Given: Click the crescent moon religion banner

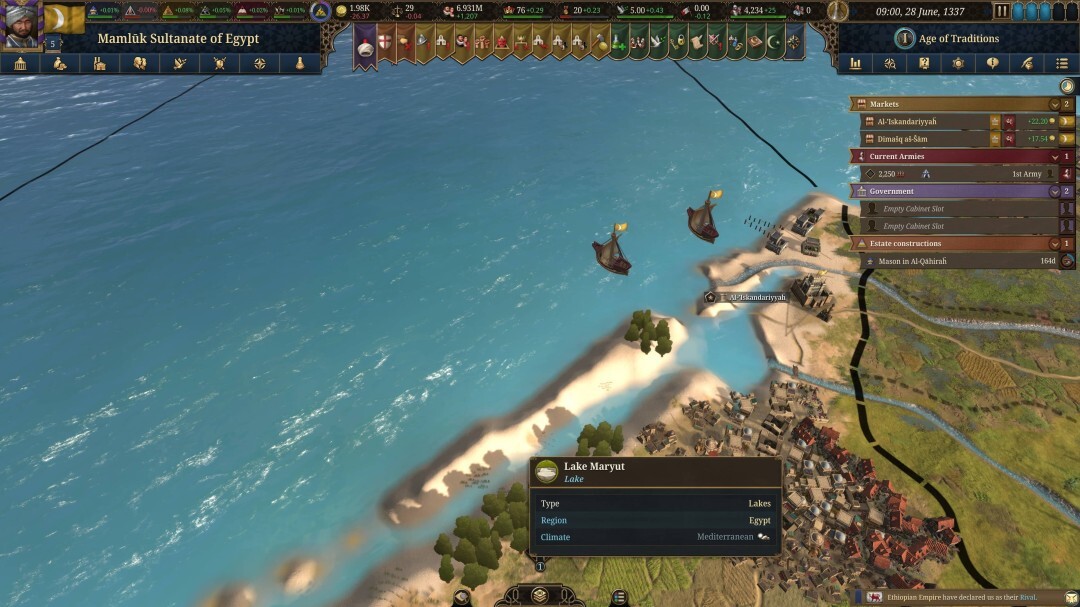Looking at the screenshot, I should [773, 42].
